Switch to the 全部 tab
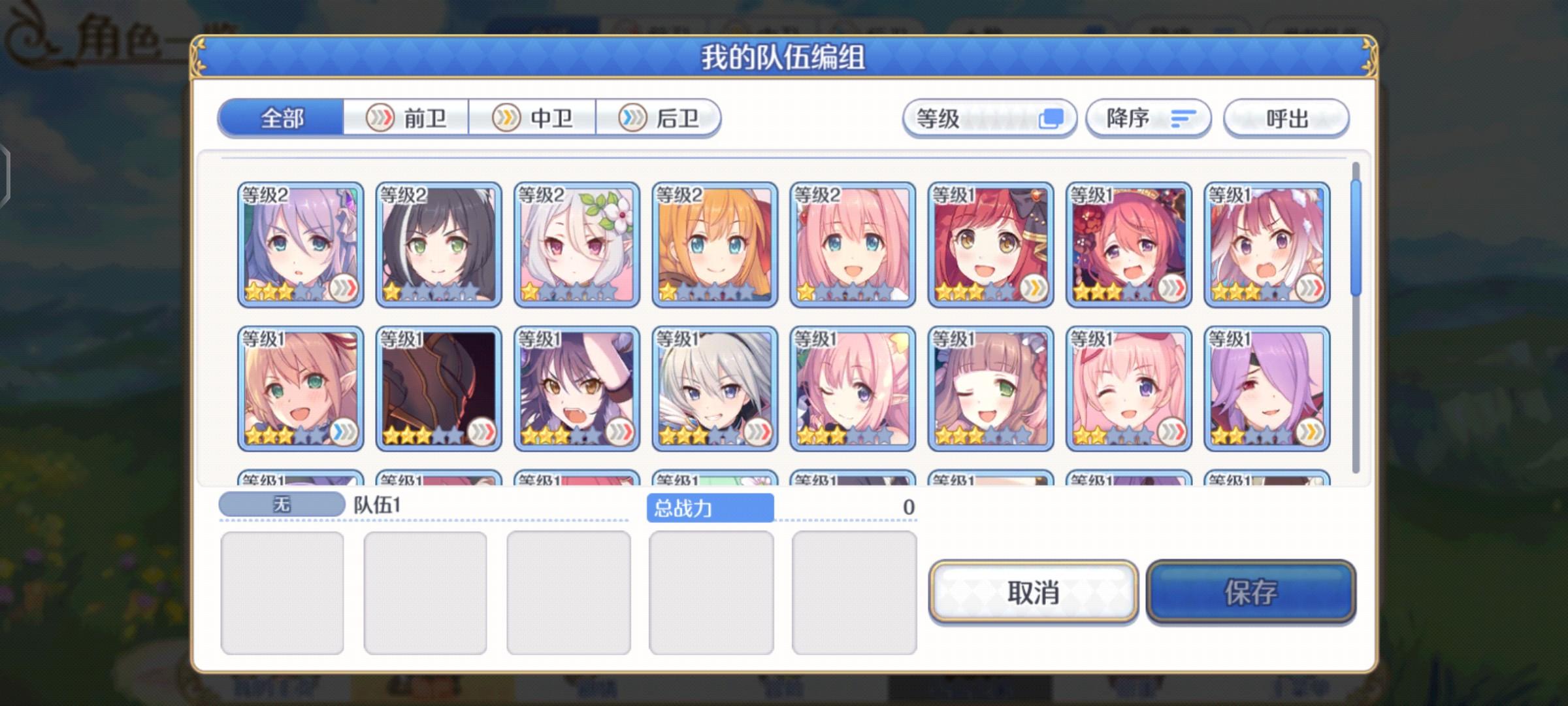This screenshot has width=1568, height=706. 281,119
